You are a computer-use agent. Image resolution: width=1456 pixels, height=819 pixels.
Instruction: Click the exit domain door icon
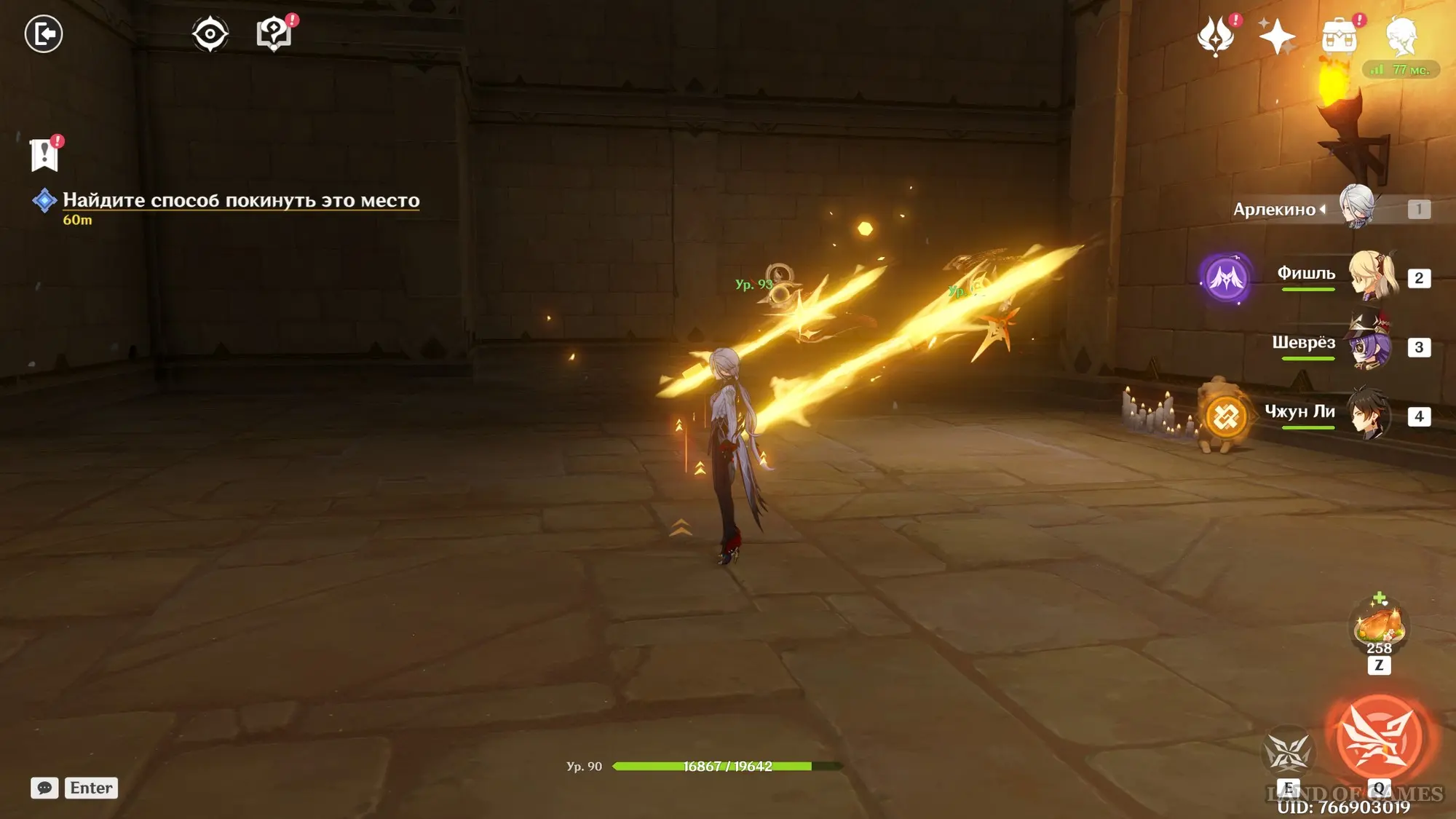point(44,34)
